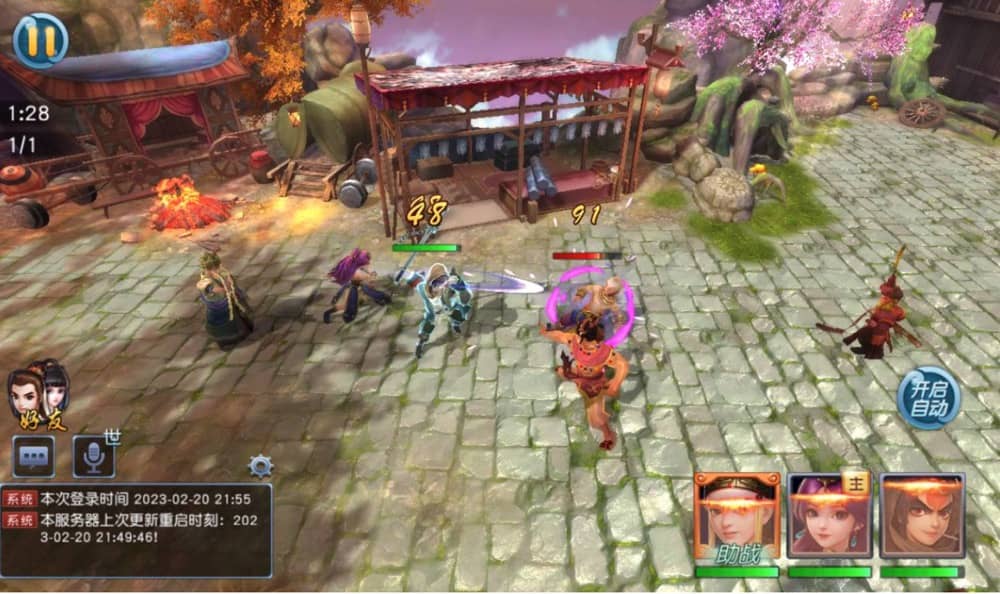
Task: Open chat settings via the gear icon
Action: (x=261, y=465)
